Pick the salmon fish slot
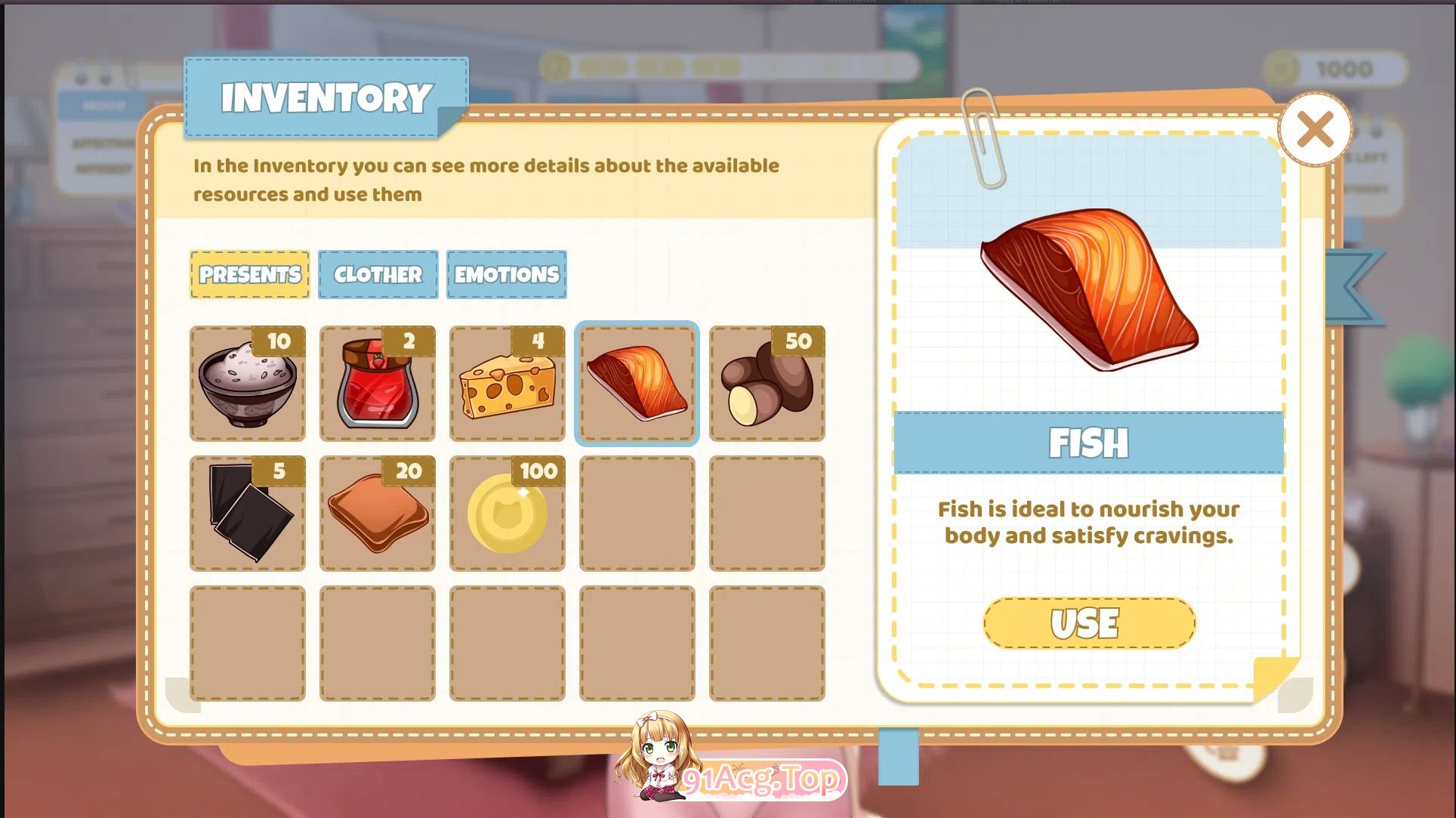The image size is (1456, 818). [x=637, y=384]
